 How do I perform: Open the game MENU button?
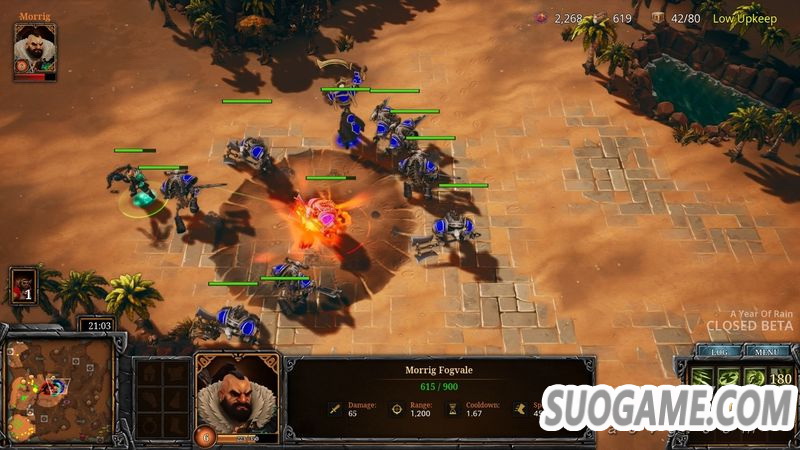767,352
